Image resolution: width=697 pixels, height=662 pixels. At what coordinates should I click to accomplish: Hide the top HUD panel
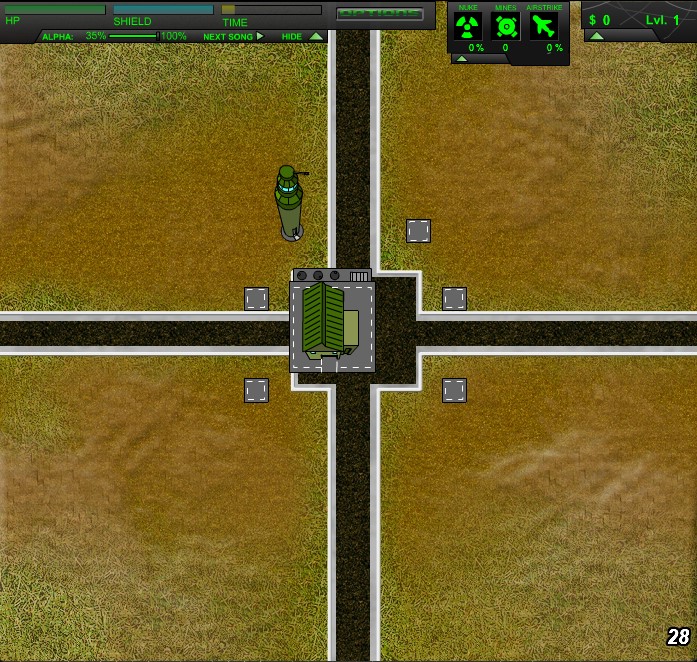[x=302, y=36]
